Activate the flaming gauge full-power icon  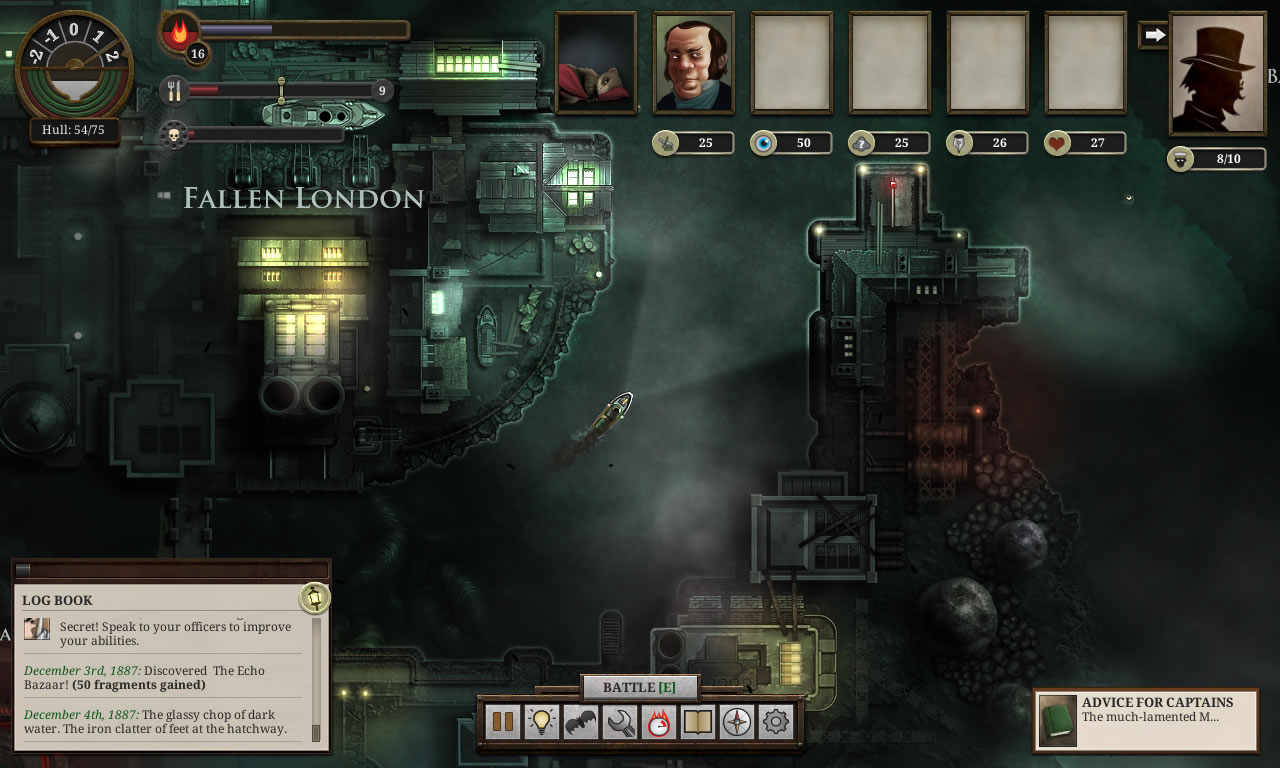click(659, 722)
